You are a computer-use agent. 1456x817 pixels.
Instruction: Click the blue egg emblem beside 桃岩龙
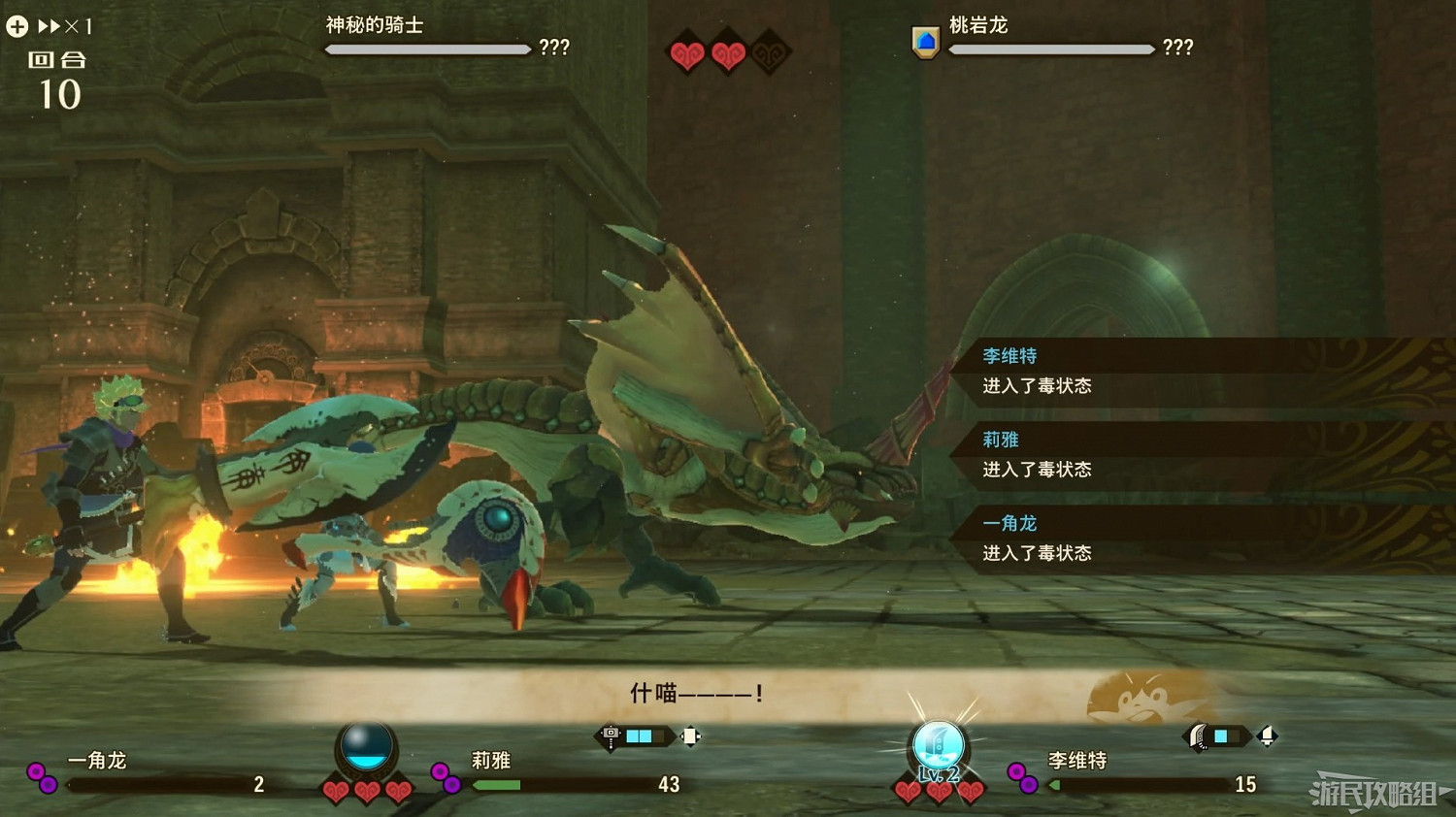926,41
